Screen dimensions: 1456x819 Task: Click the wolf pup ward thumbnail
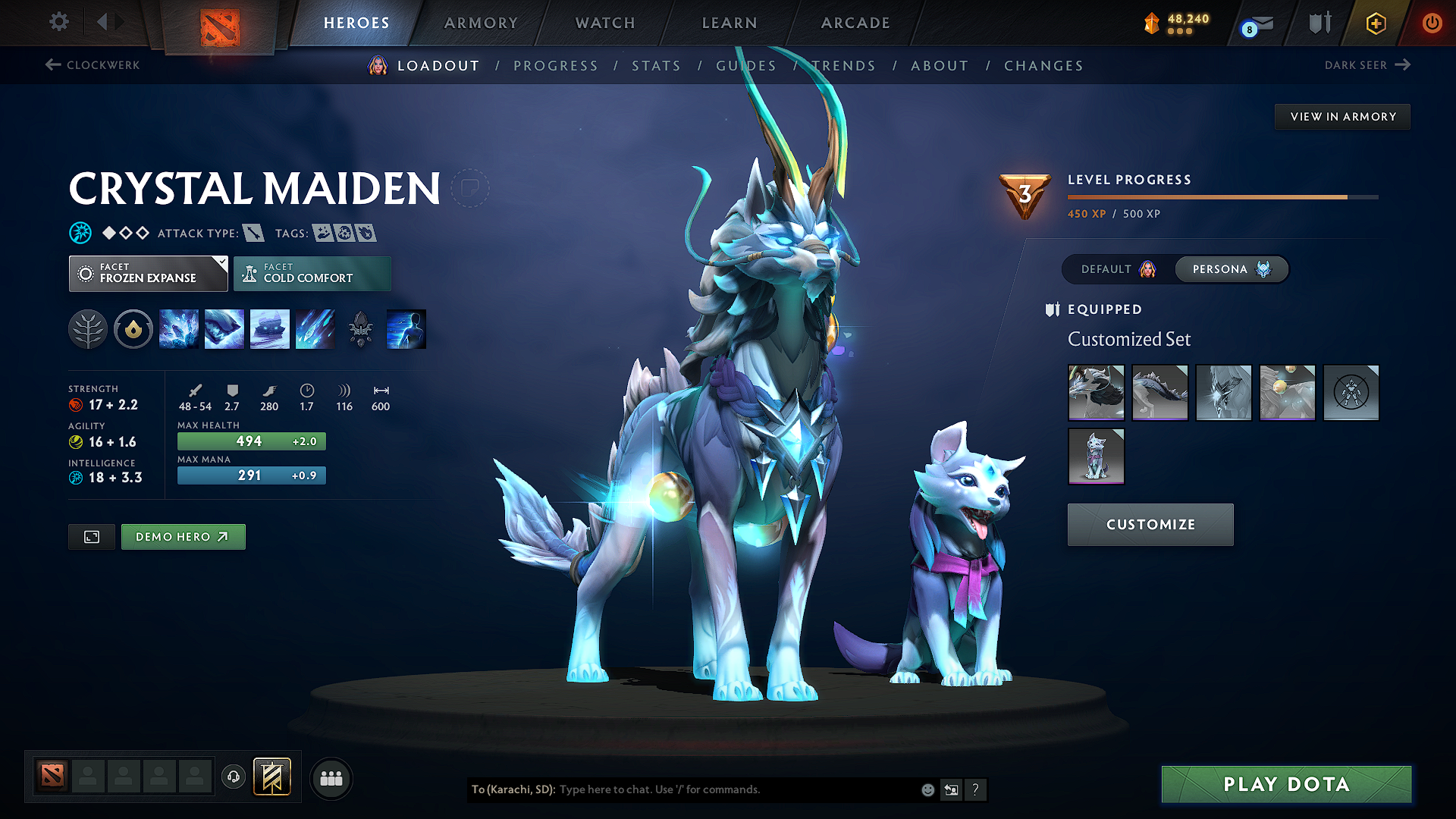point(1097,456)
